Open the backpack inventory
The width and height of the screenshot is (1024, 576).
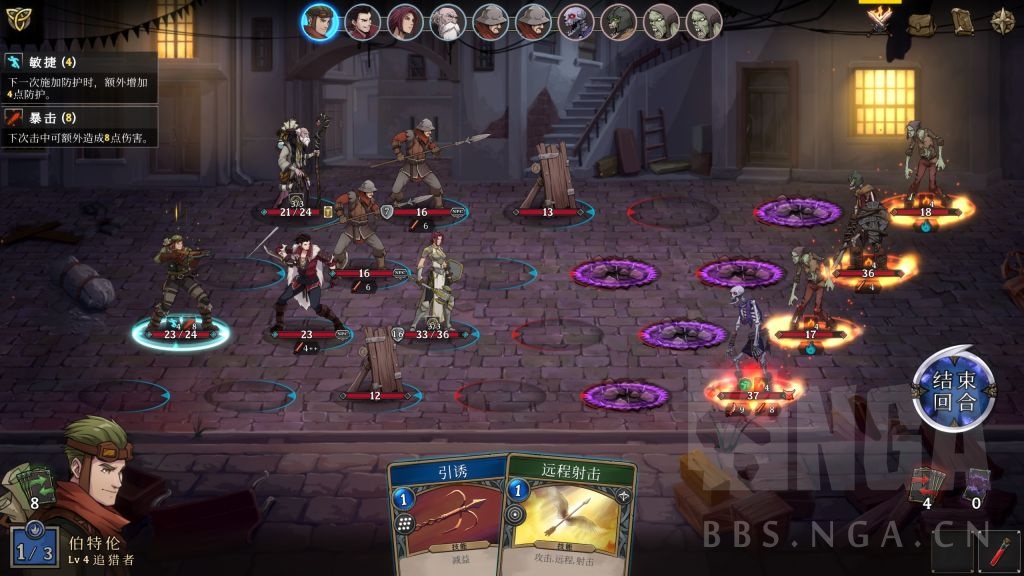[x=921, y=22]
